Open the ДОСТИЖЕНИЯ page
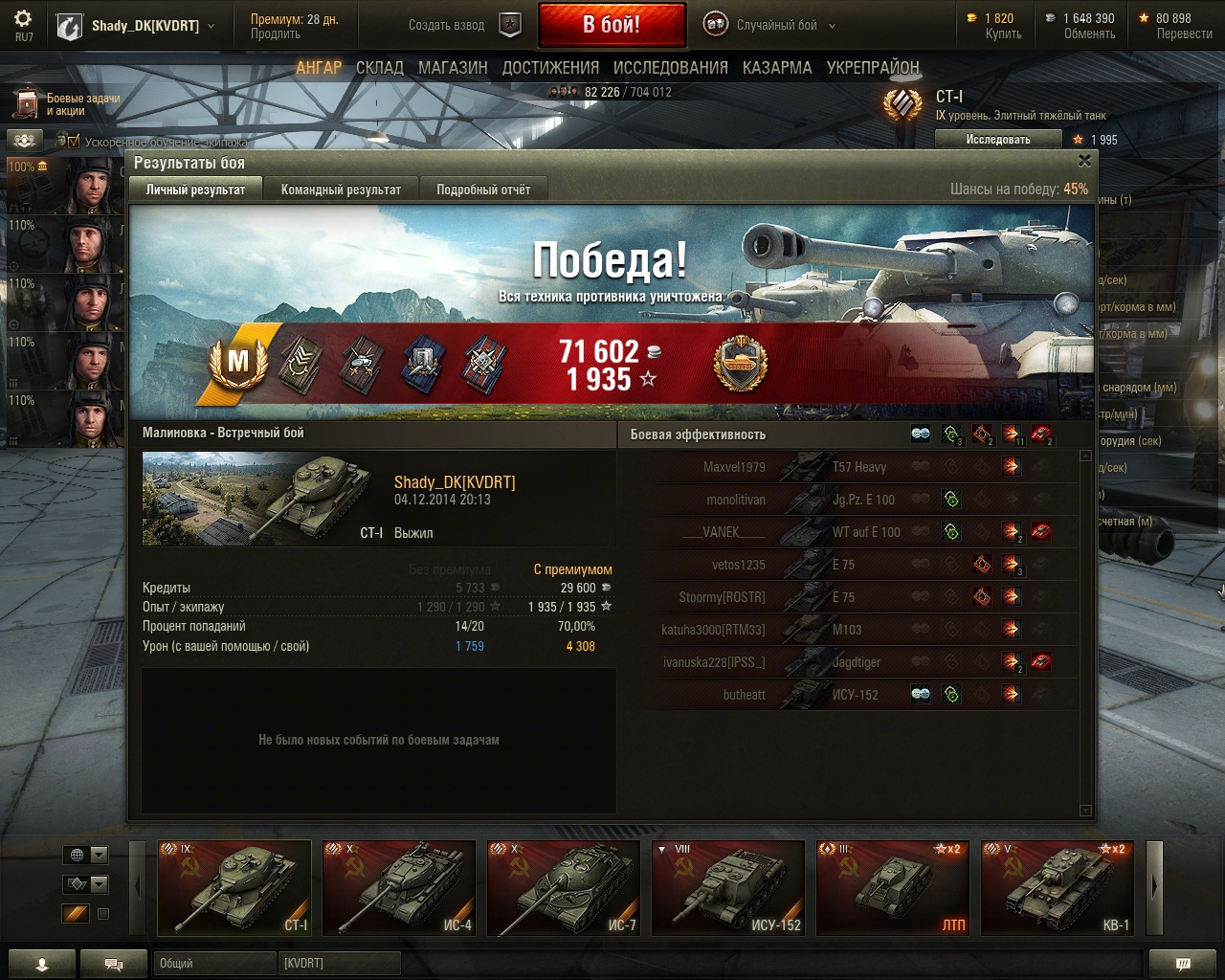The image size is (1225, 980). (550, 68)
